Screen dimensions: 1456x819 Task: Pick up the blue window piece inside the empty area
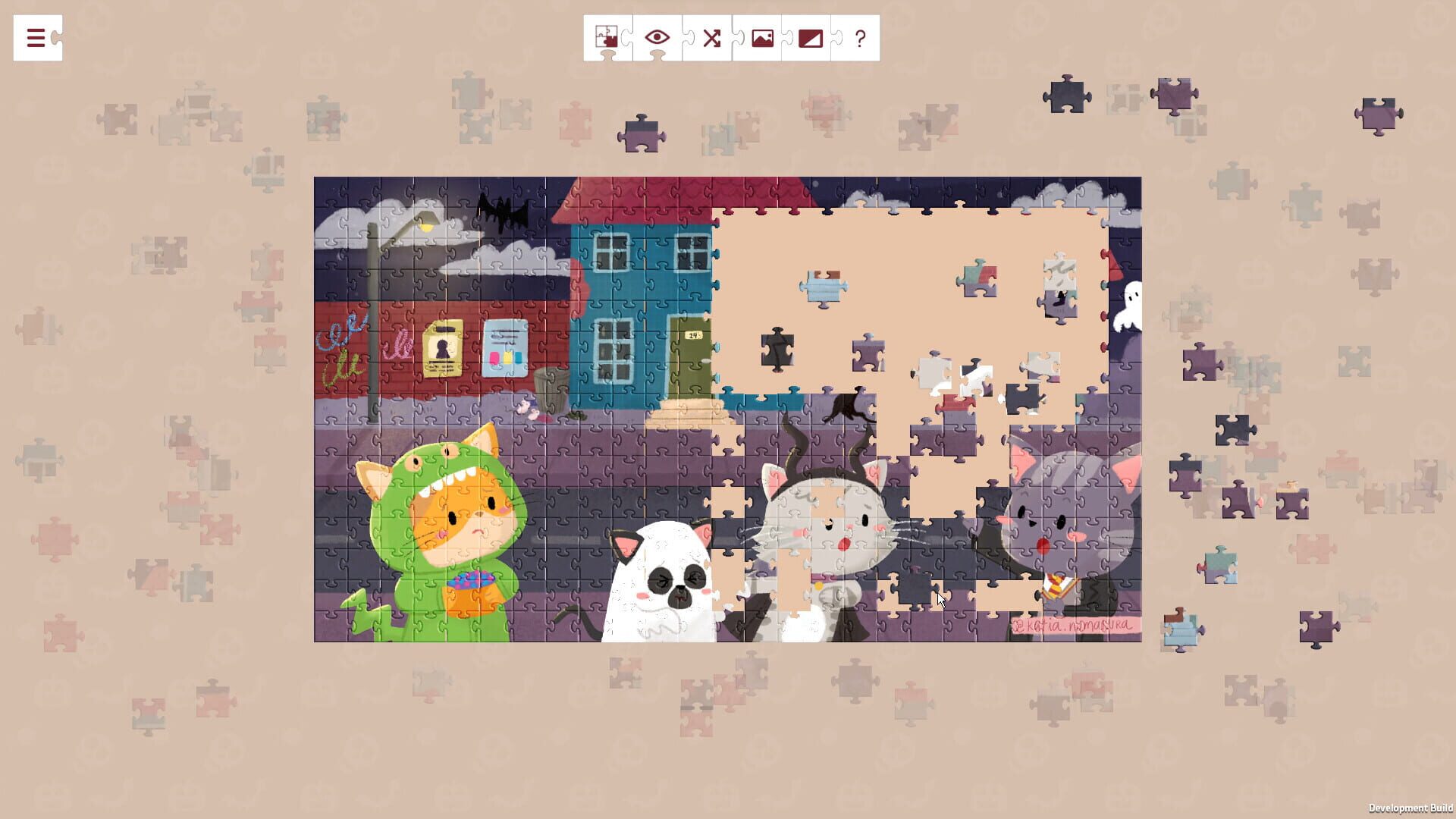click(823, 287)
